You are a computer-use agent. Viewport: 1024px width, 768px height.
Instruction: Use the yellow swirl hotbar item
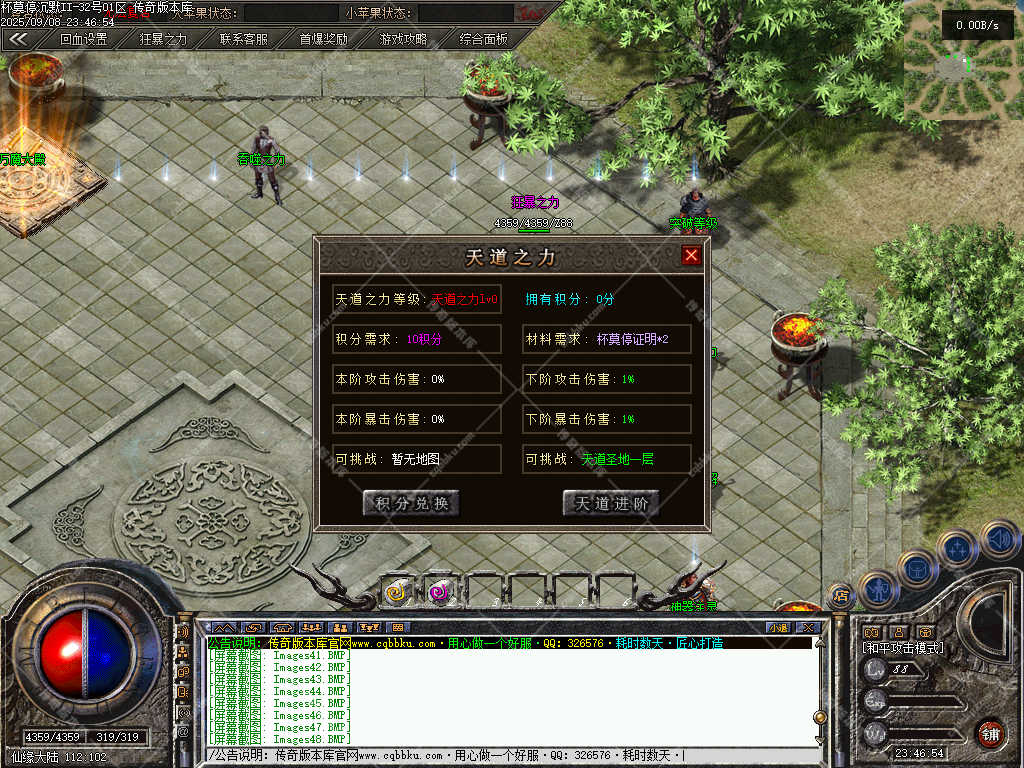(397, 592)
